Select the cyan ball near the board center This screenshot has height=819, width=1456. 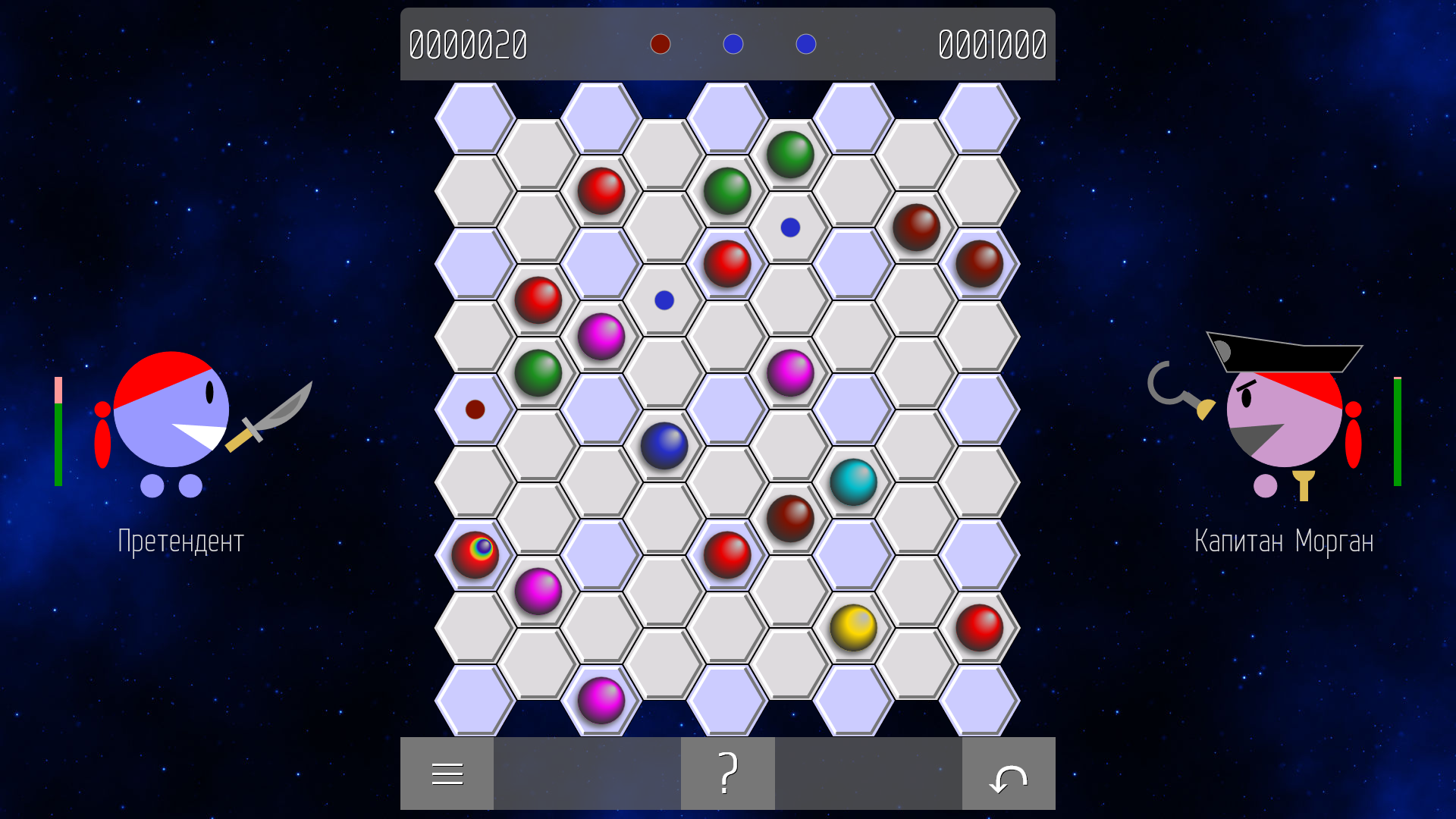(x=854, y=483)
